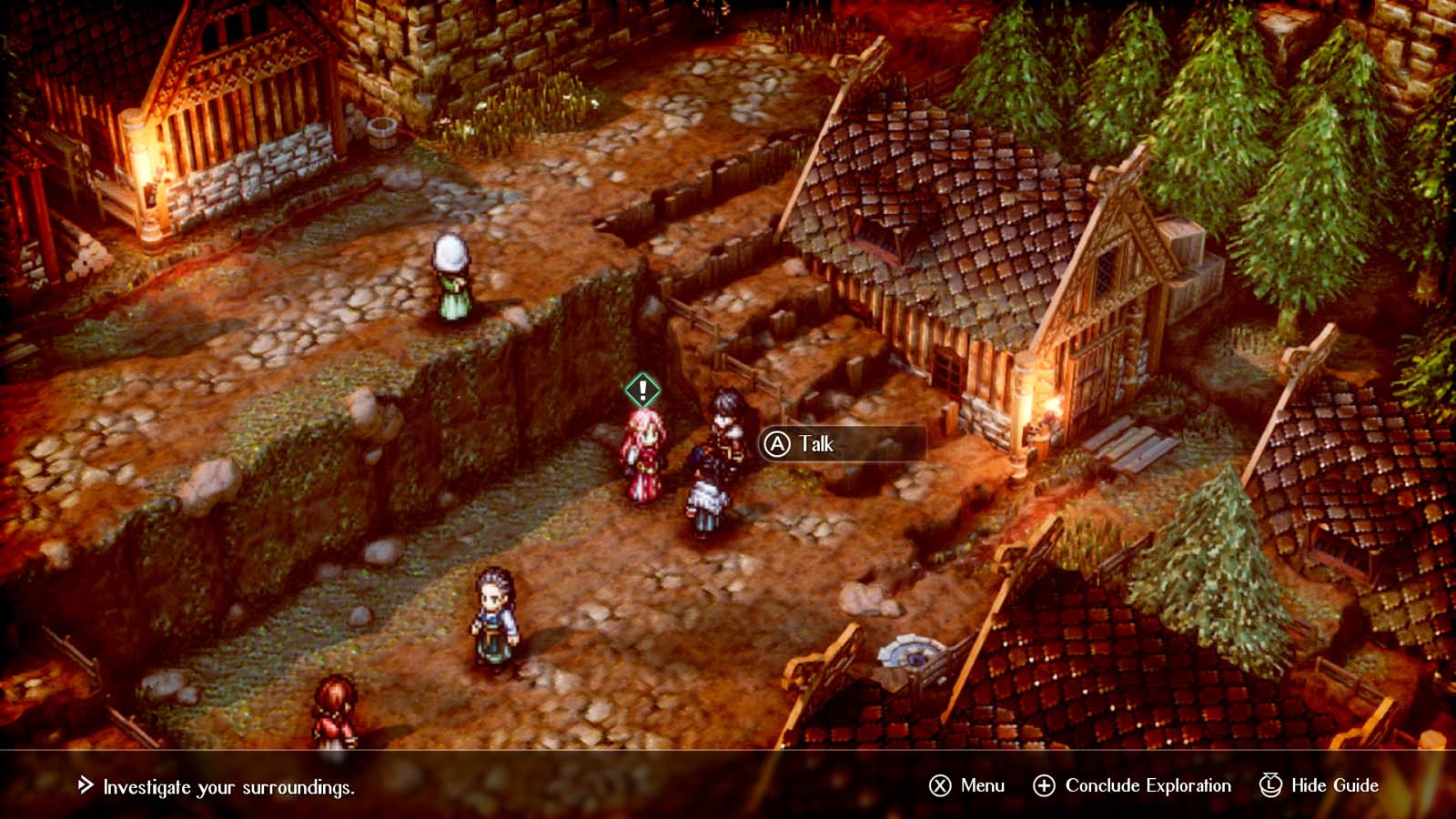The height and width of the screenshot is (819, 1456).
Task: Click the circled A icon in the Talk prompt
Action: coord(778,445)
